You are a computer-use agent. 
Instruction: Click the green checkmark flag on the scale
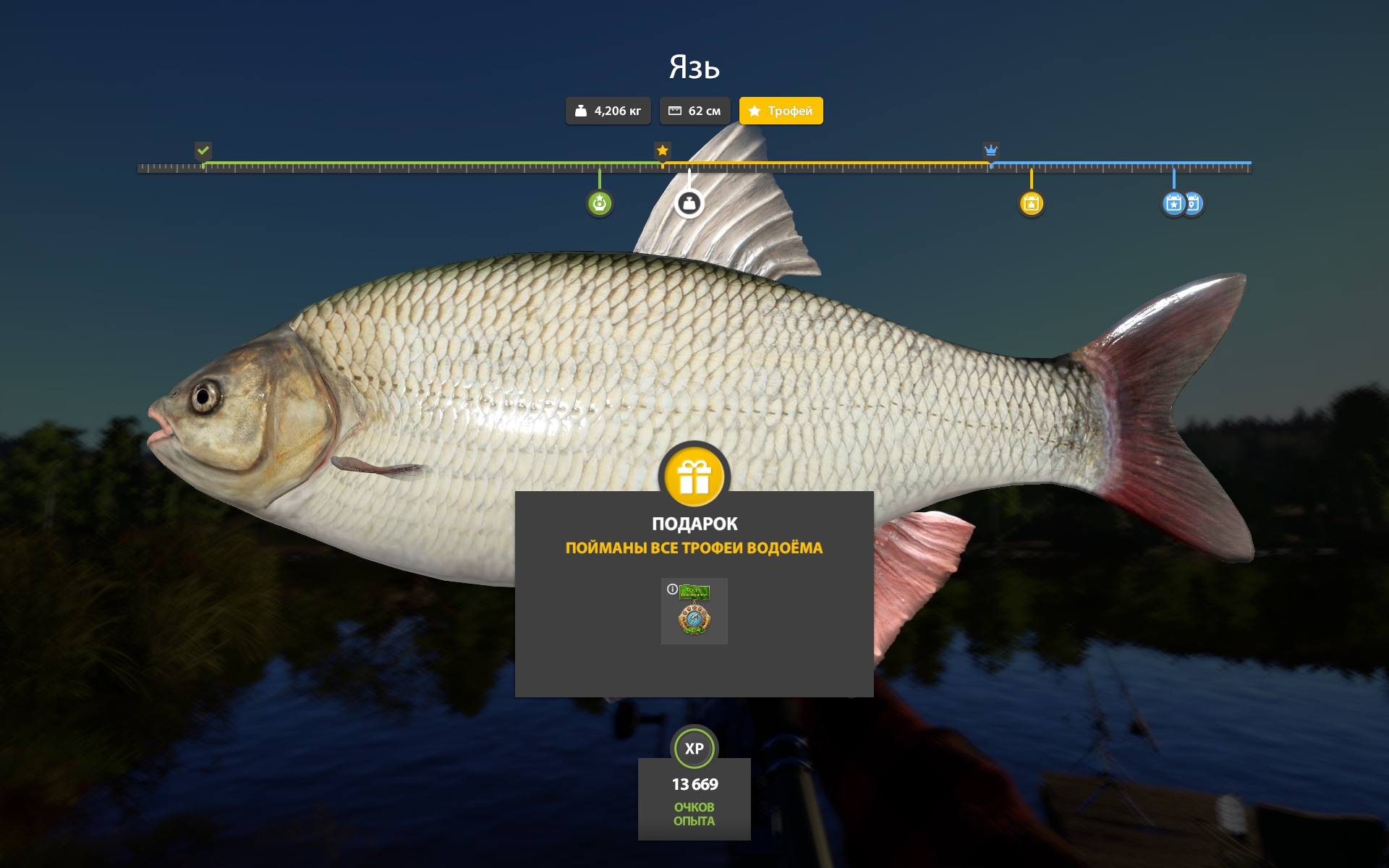click(203, 150)
